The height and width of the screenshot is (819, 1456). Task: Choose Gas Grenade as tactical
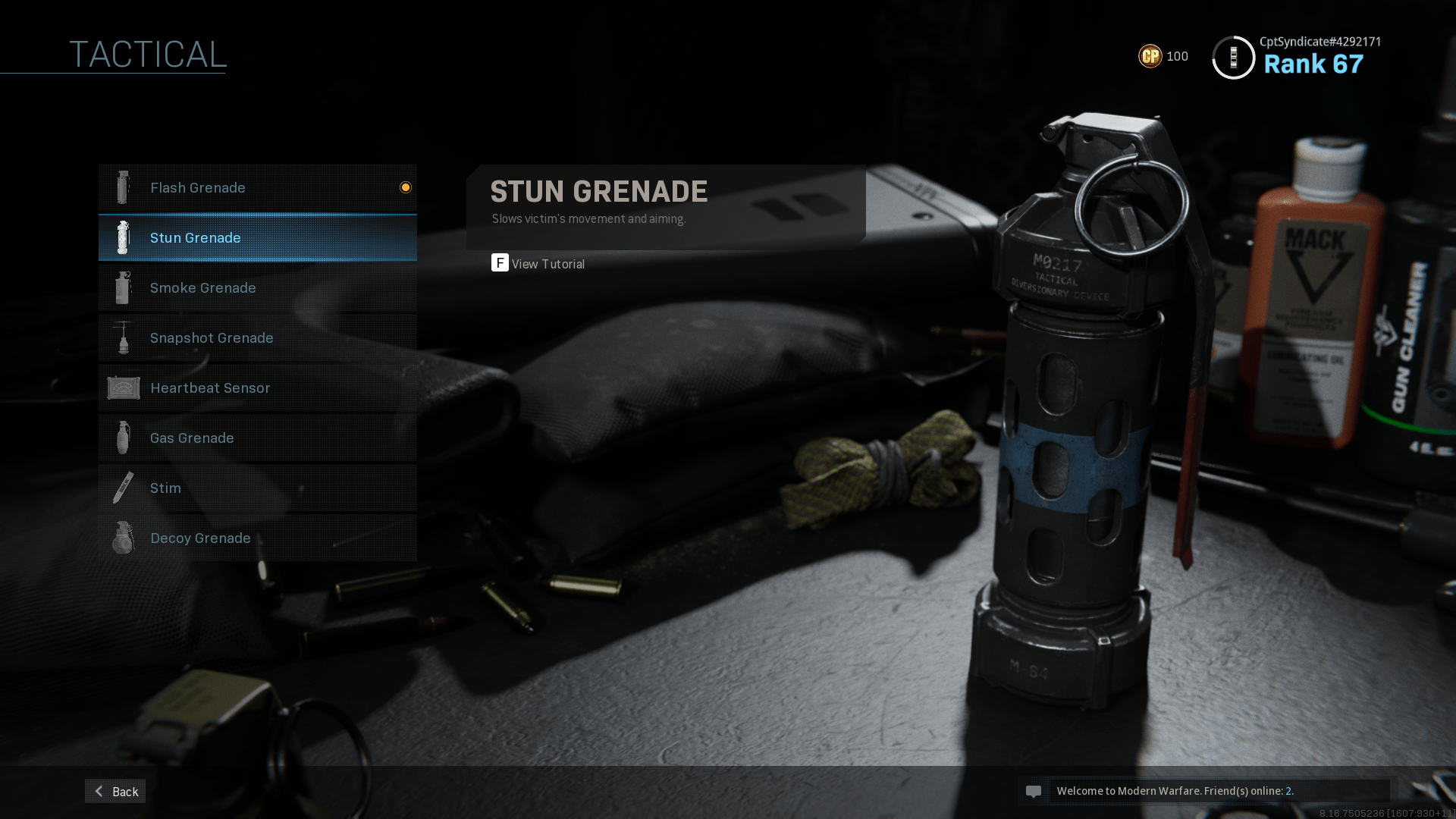257,438
